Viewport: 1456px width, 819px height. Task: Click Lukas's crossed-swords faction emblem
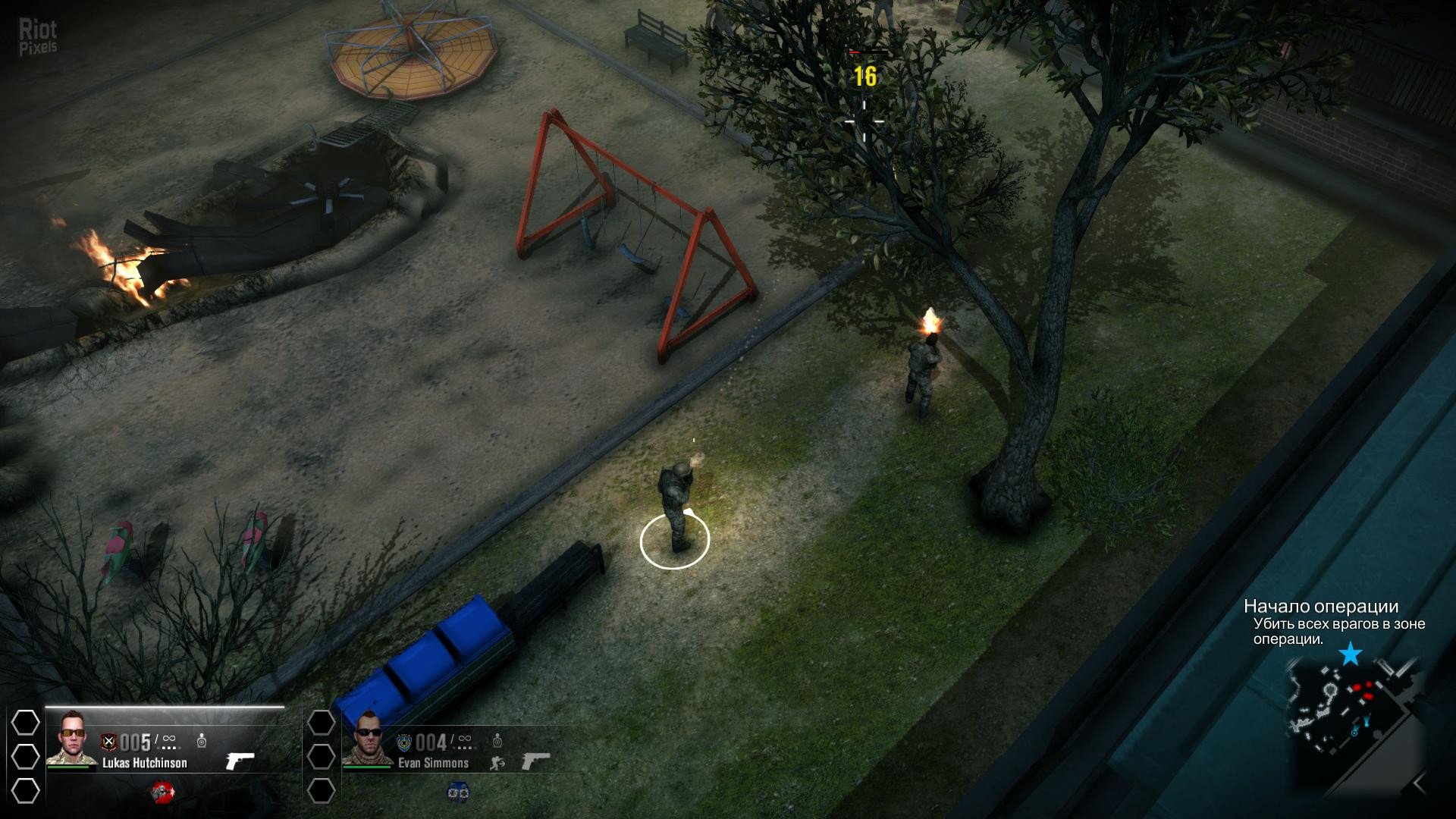click(109, 742)
